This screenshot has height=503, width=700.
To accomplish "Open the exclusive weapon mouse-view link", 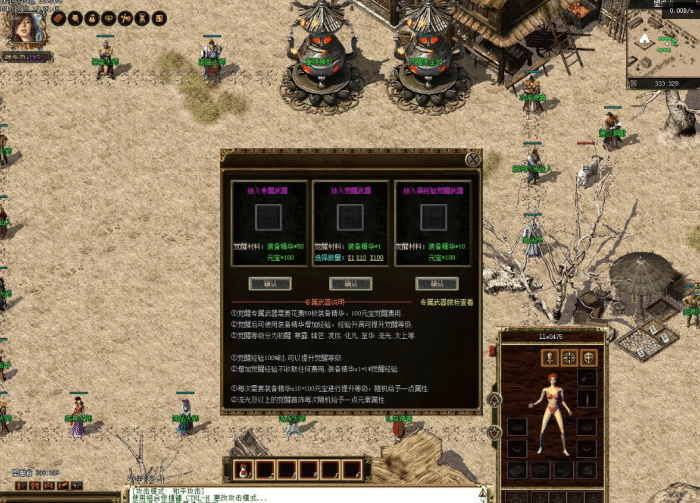I will point(446,301).
